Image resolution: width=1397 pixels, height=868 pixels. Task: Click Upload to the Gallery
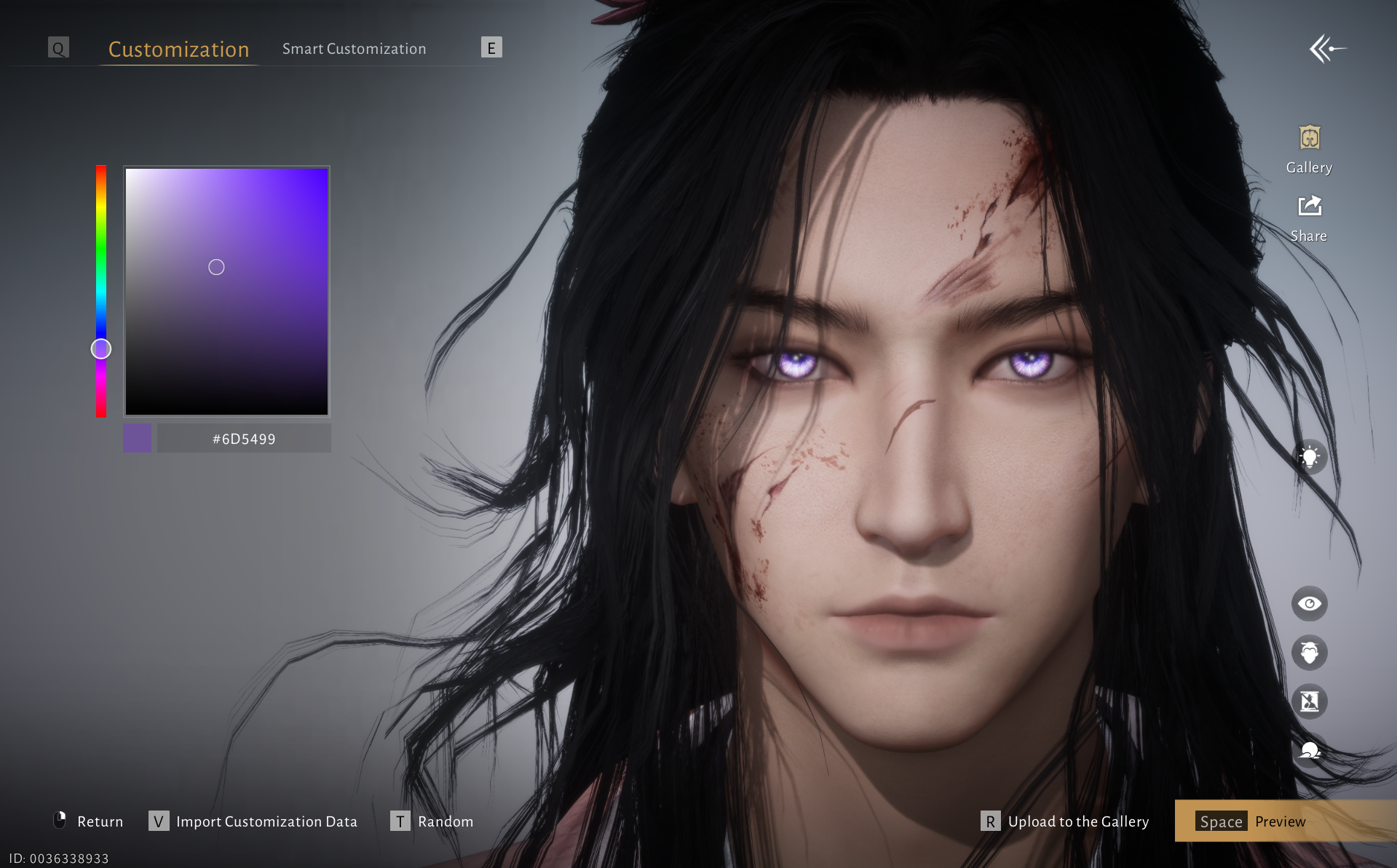point(1077,821)
